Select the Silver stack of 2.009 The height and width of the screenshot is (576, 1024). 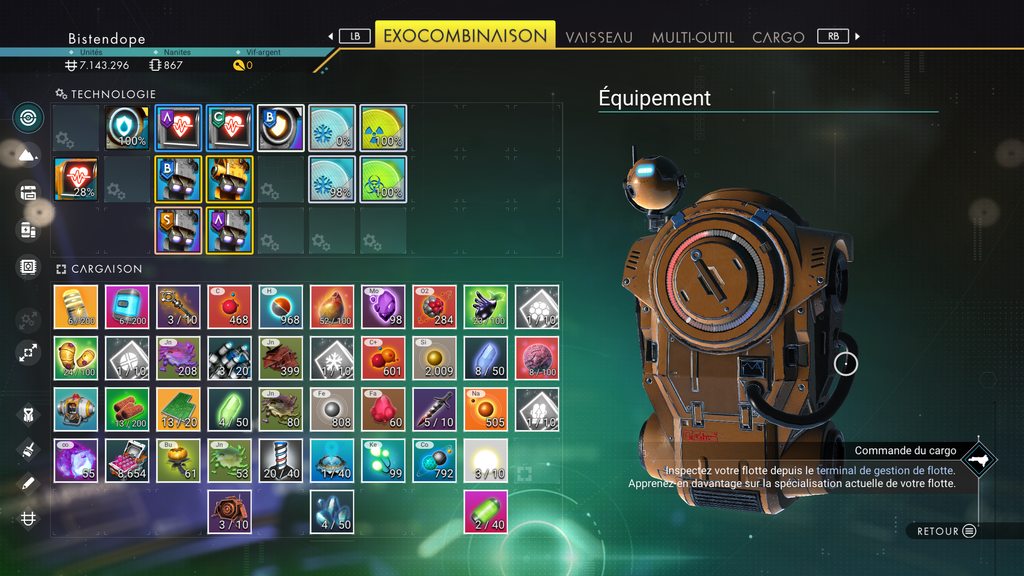[434, 358]
